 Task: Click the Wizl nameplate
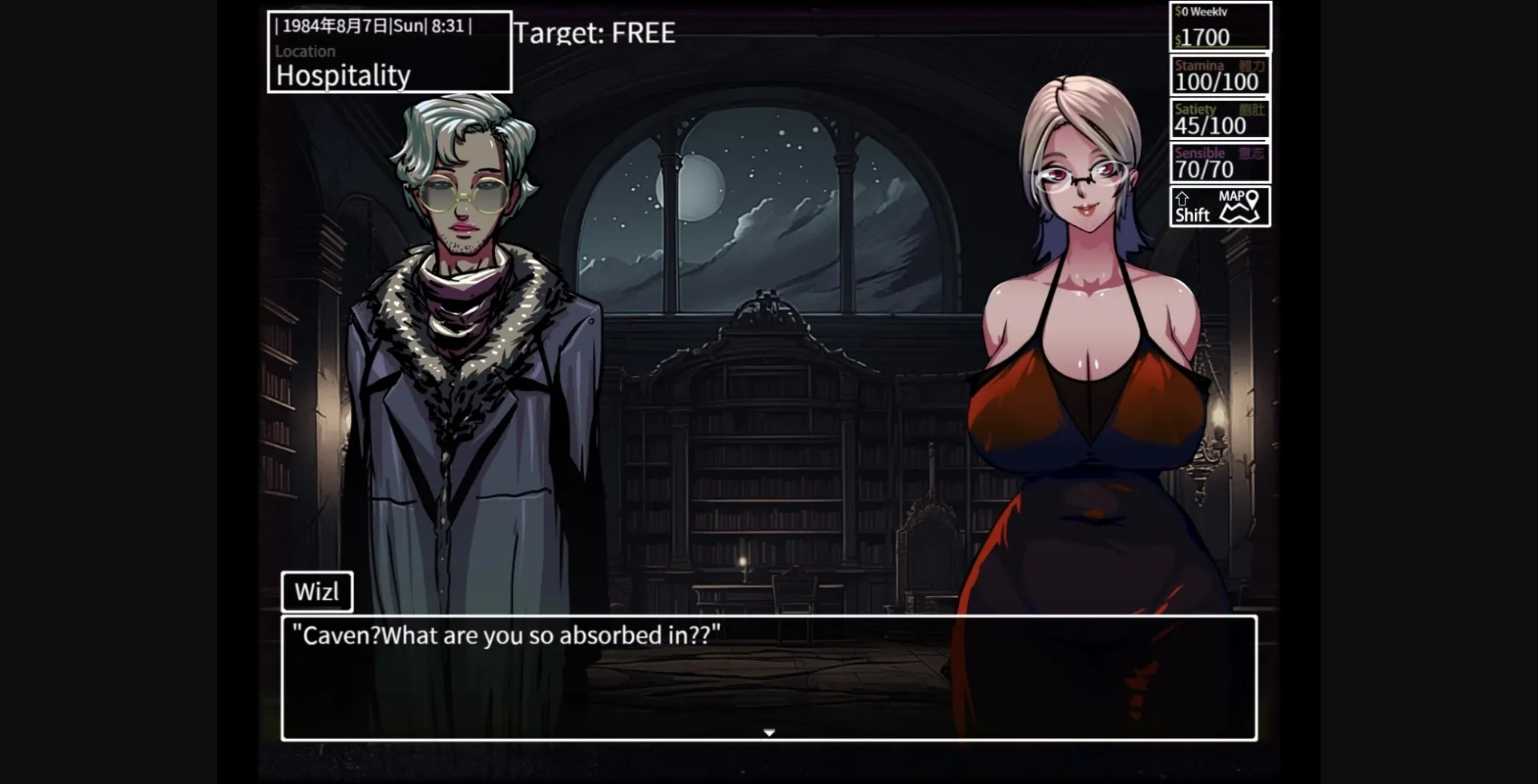click(x=318, y=591)
